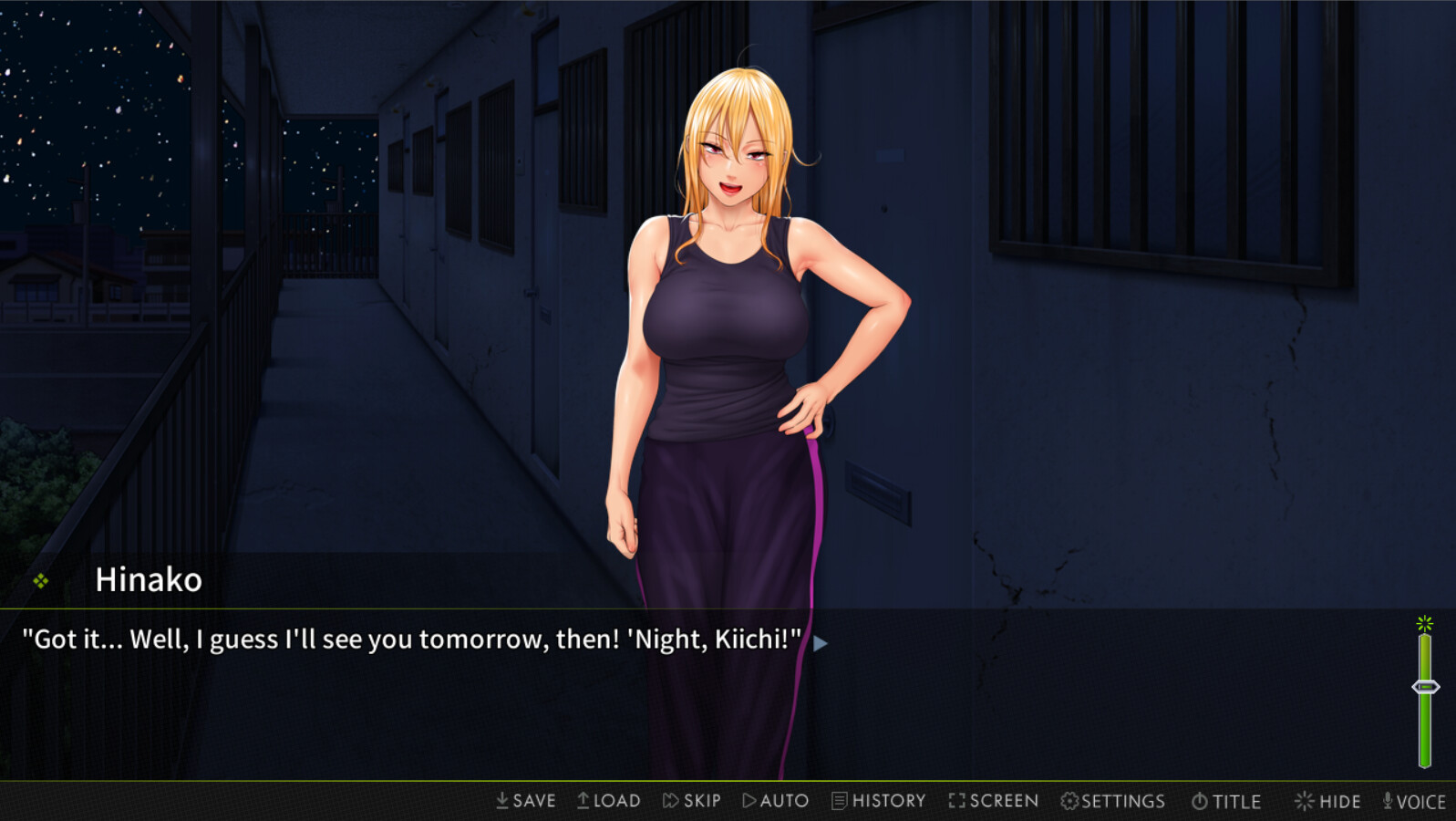Open the History document icon

[x=840, y=800]
